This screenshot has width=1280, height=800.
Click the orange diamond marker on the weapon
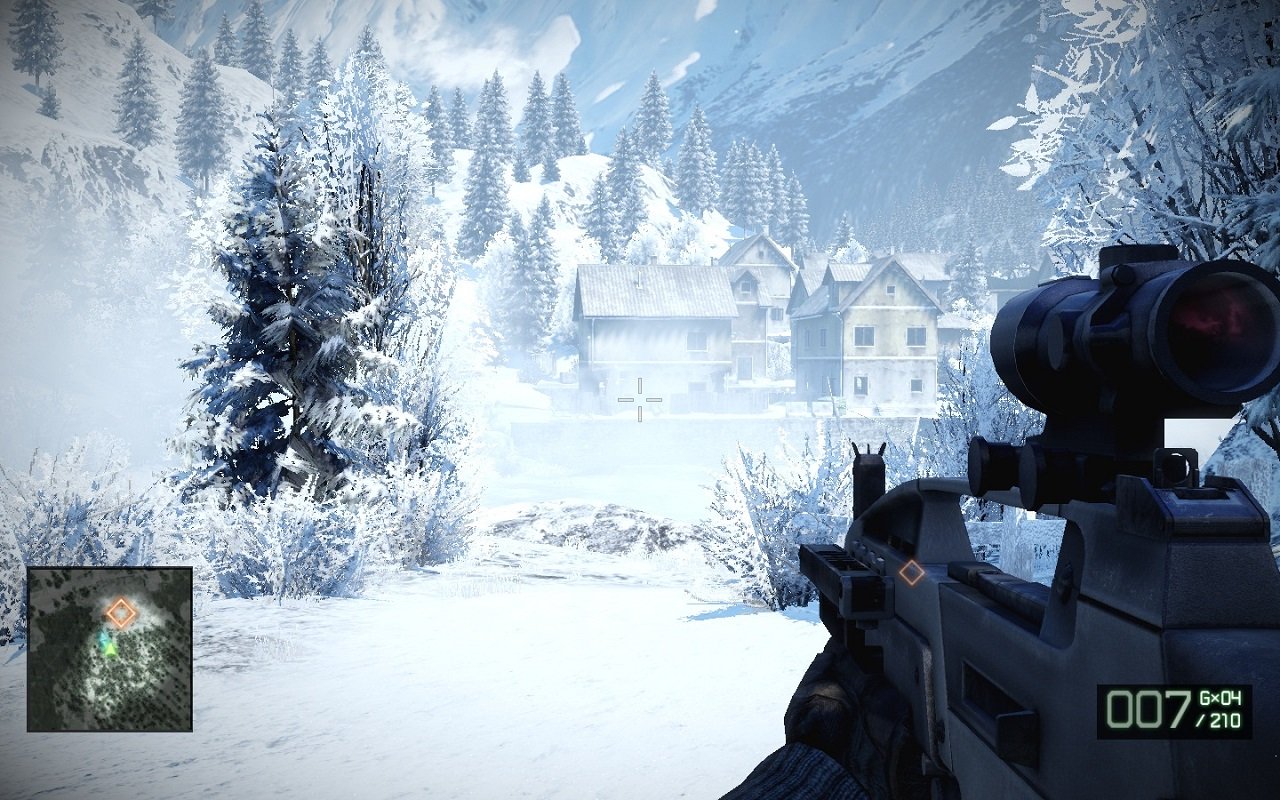[913, 575]
